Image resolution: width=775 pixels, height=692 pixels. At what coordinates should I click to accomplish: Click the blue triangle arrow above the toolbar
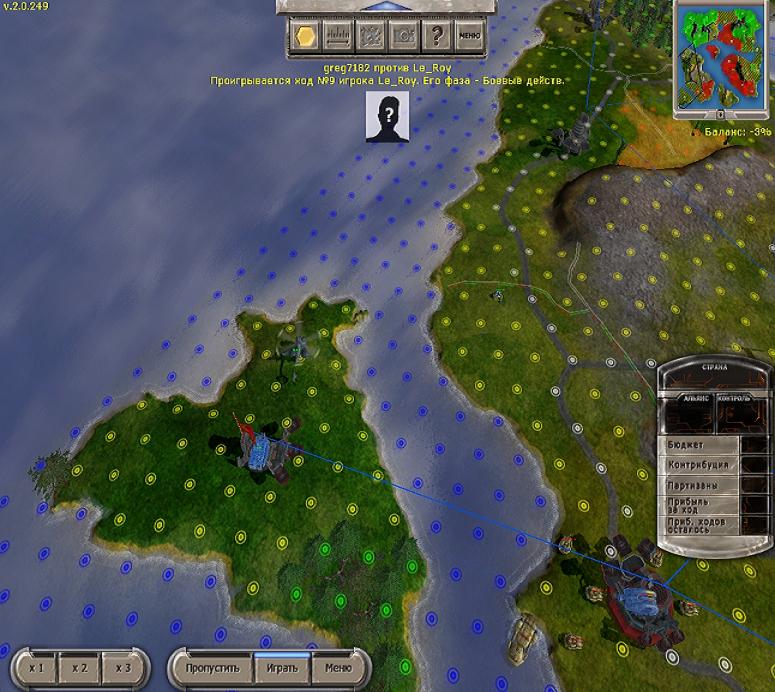click(383, 6)
